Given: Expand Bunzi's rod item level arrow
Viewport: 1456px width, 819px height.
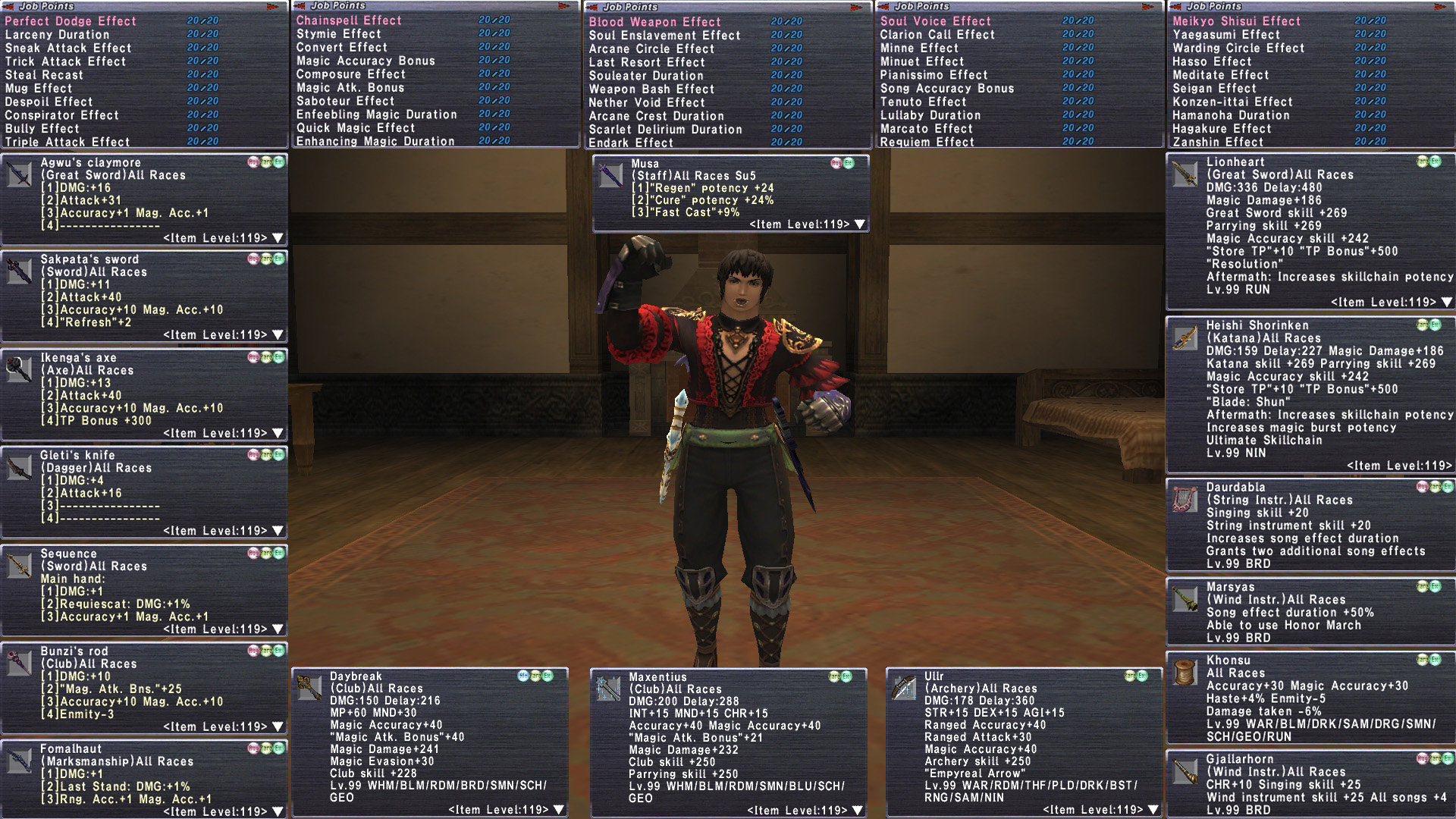Looking at the screenshot, I should [x=278, y=726].
